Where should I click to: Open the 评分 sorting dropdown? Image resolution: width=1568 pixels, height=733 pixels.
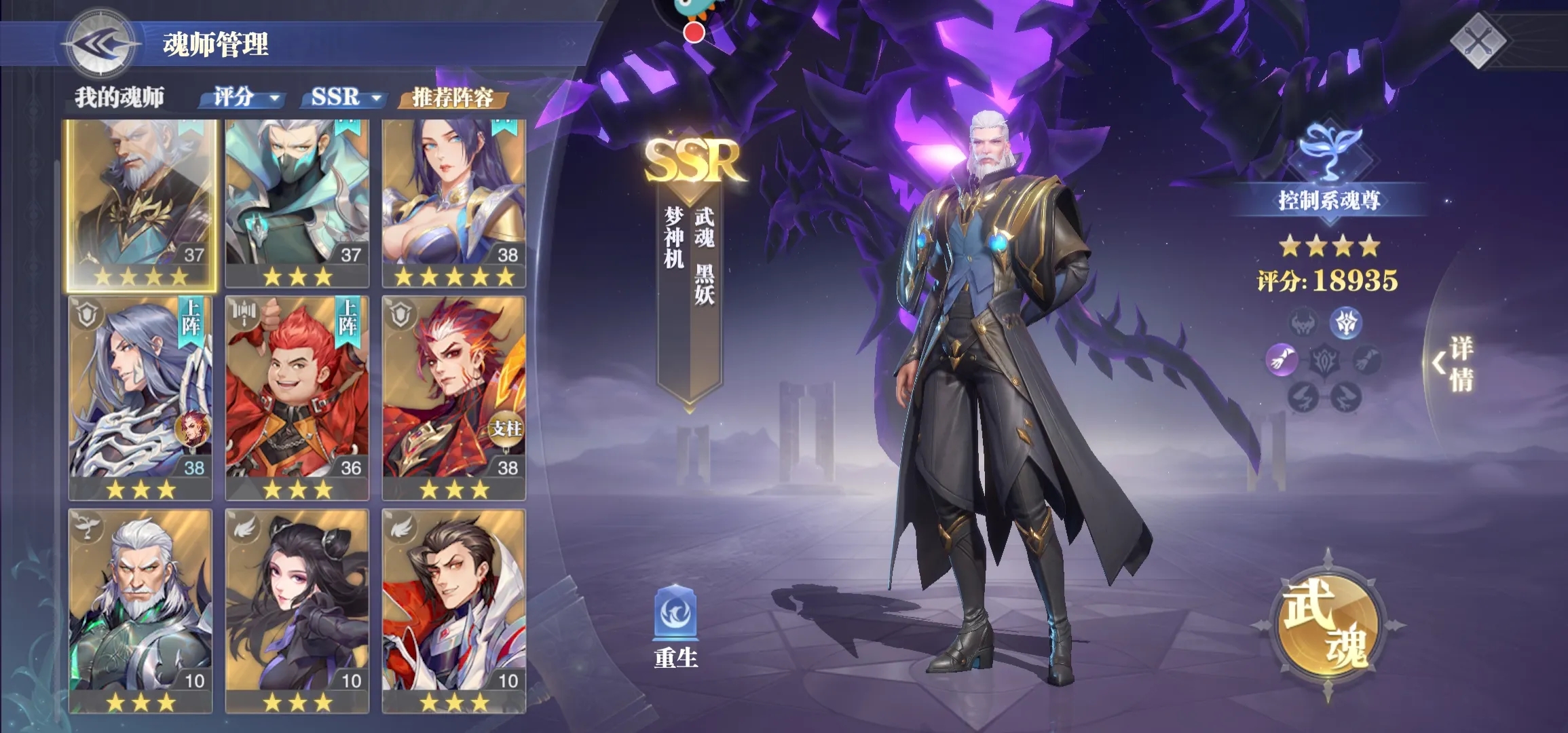pyautogui.click(x=243, y=99)
